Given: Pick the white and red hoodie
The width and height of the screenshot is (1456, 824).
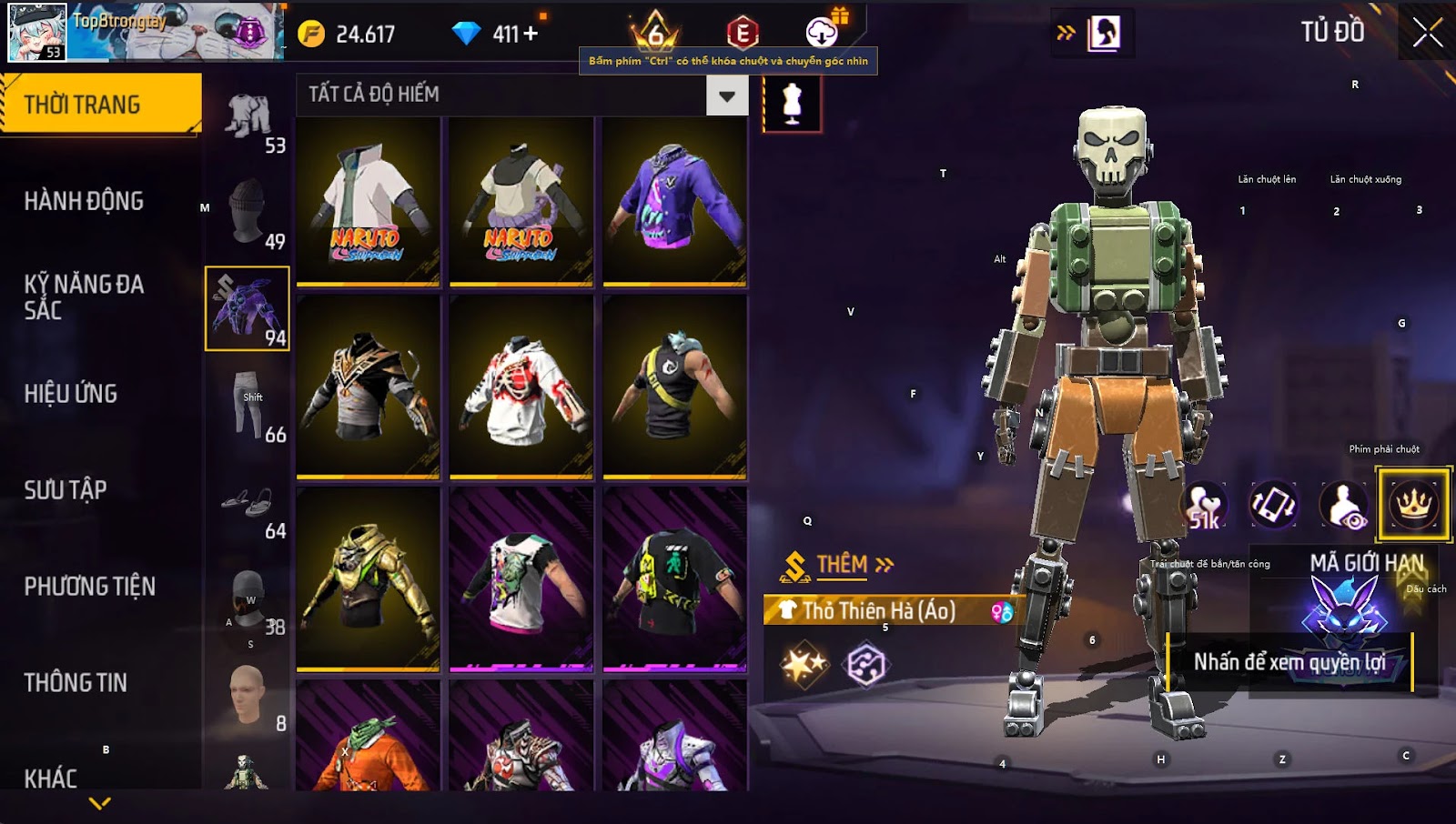Looking at the screenshot, I should pyautogui.click(x=521, y=388).
